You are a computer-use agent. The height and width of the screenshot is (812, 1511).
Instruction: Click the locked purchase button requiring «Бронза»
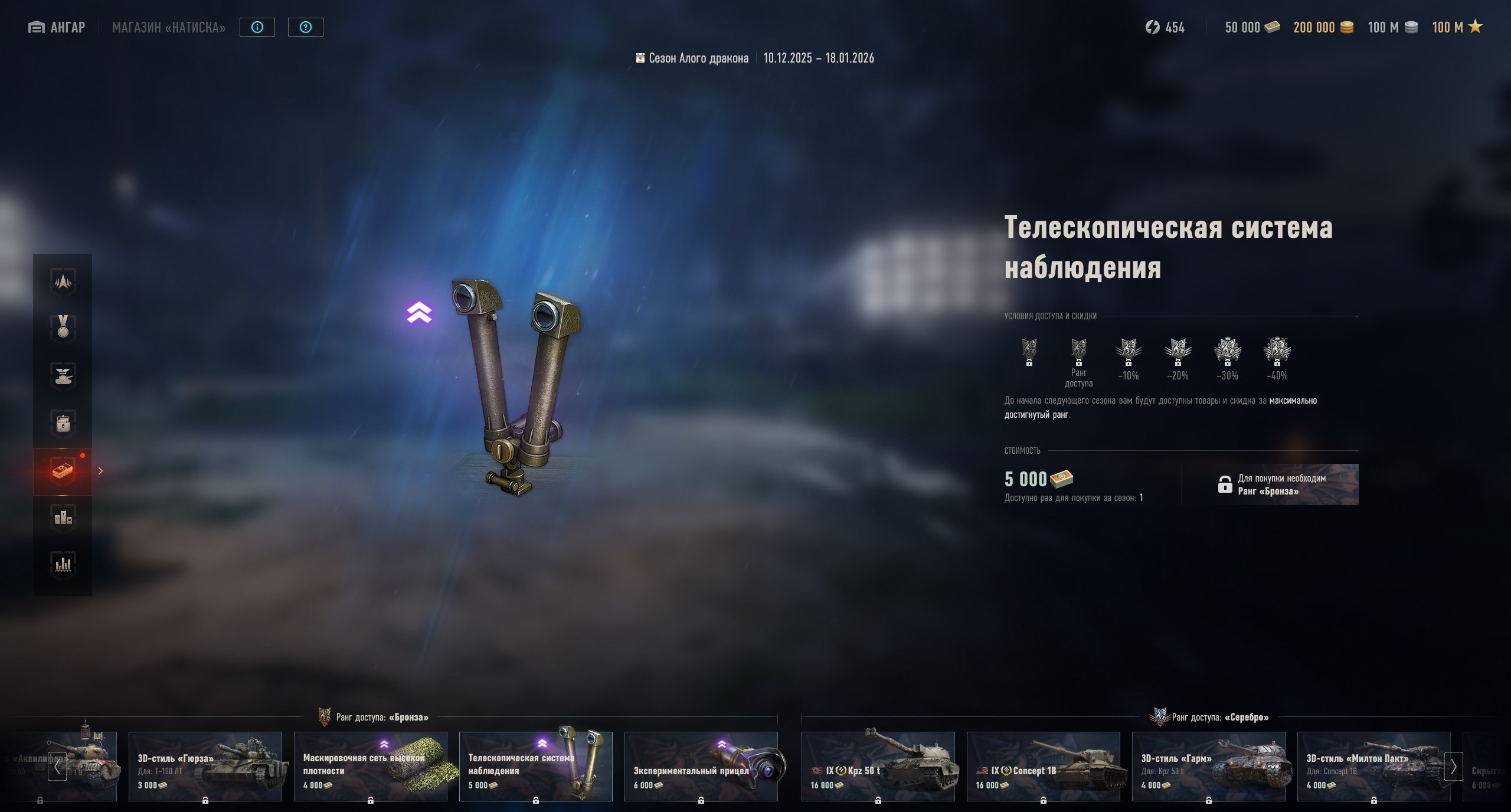coord(1287,484)
